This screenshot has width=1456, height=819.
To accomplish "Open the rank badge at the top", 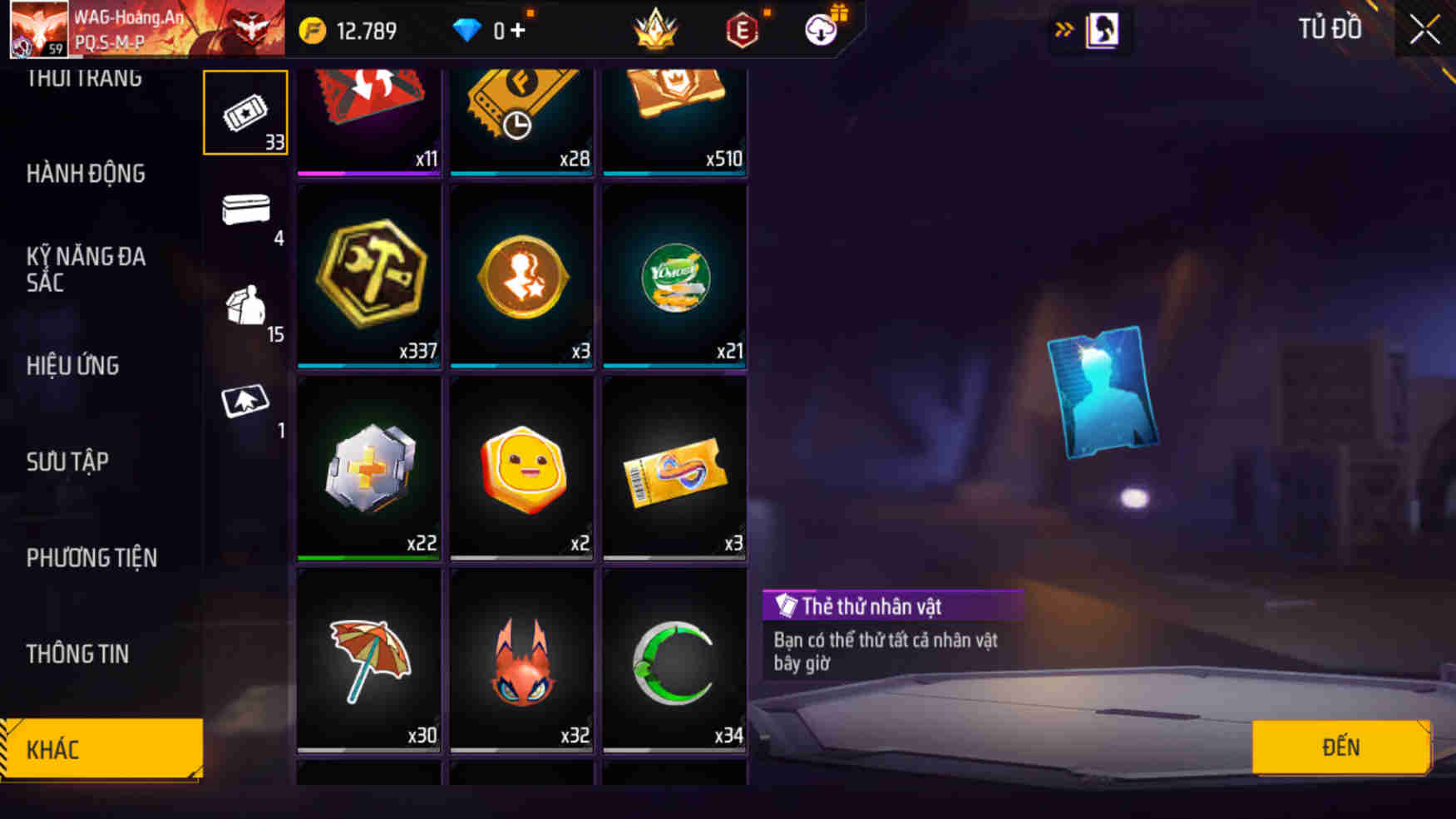I will pos(656,28).
